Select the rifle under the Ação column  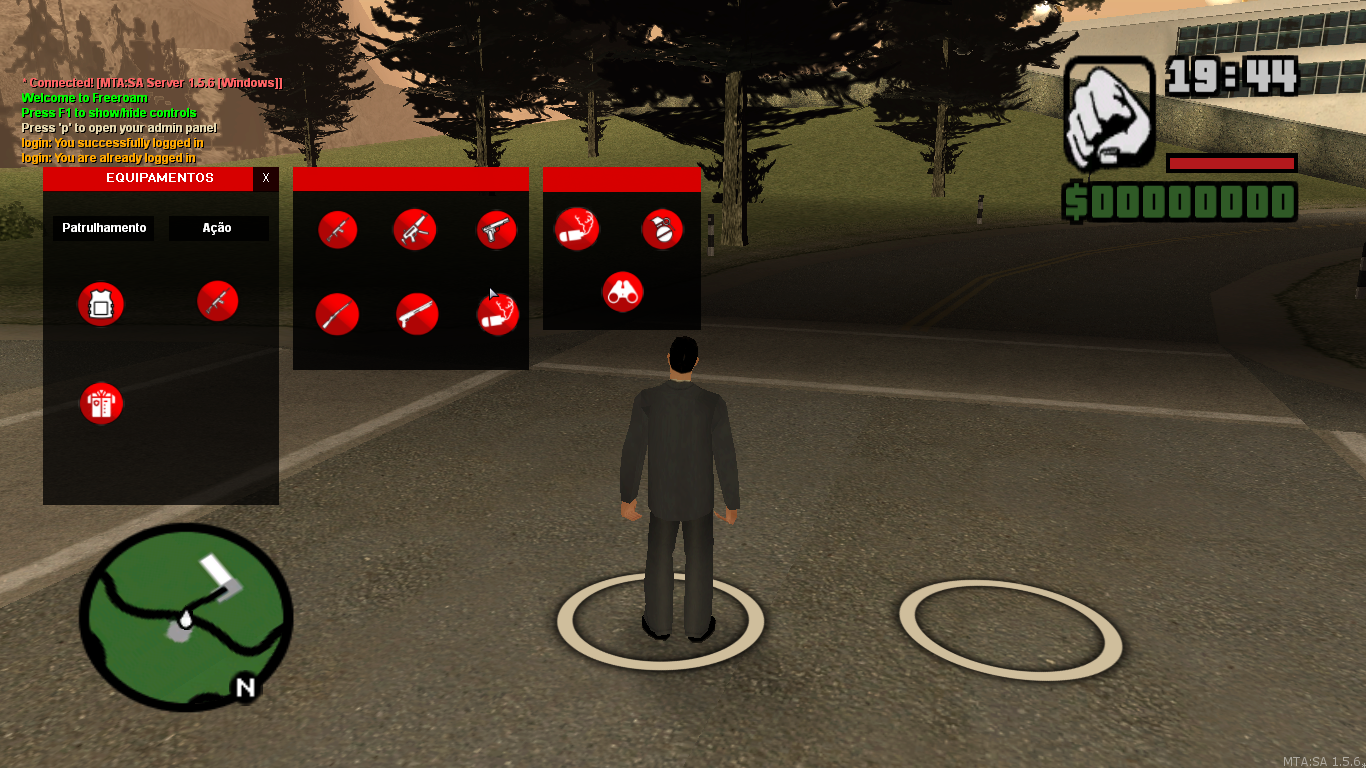click(218, 299)
